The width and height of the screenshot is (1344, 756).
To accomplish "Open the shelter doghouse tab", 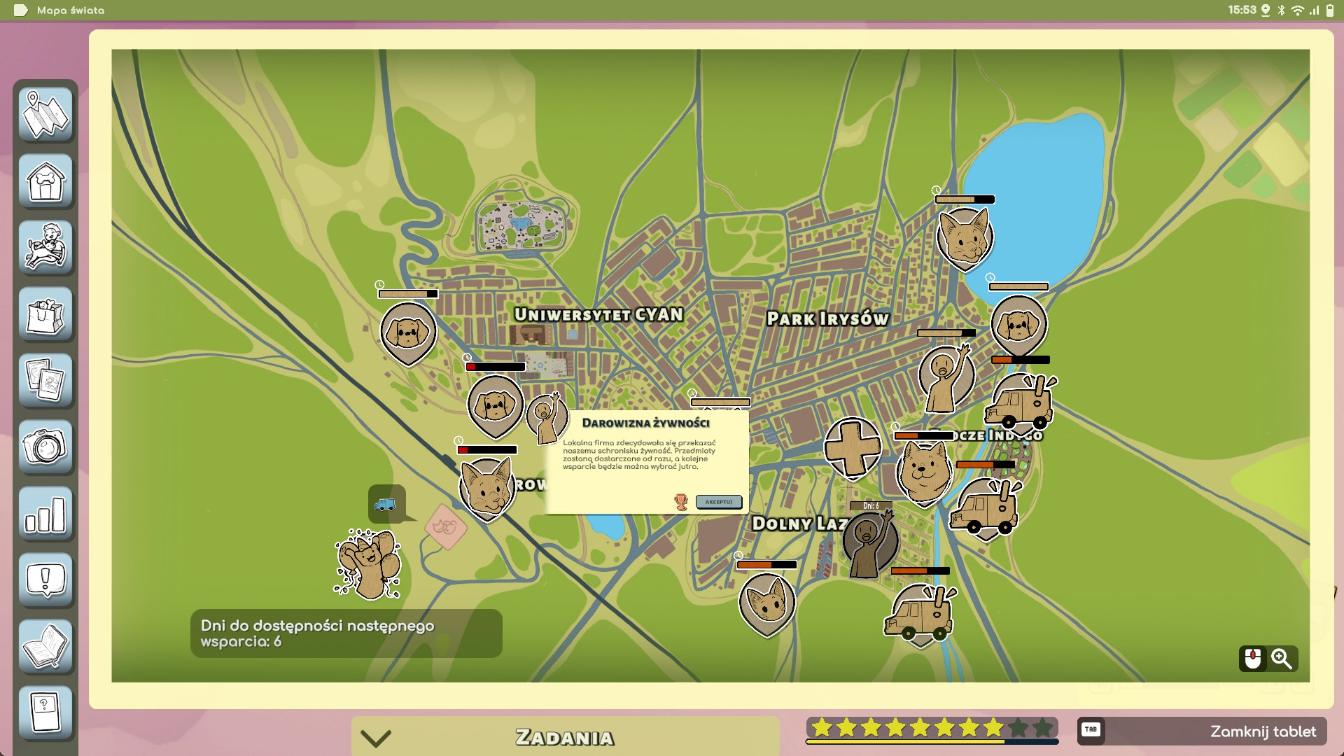I will [x=46, y=181].
